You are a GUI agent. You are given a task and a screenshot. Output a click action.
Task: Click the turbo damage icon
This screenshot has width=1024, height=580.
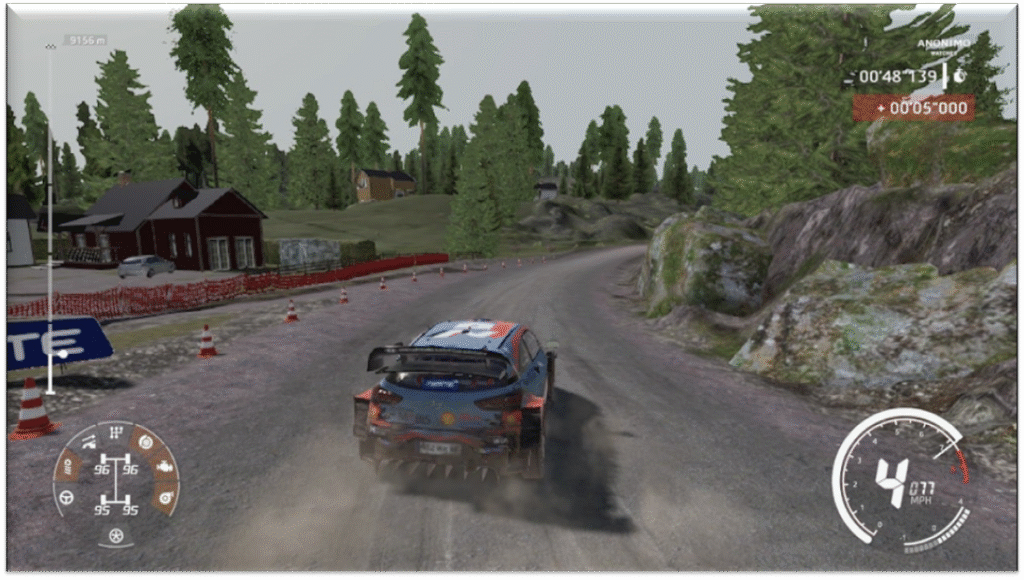pos(163,496)
